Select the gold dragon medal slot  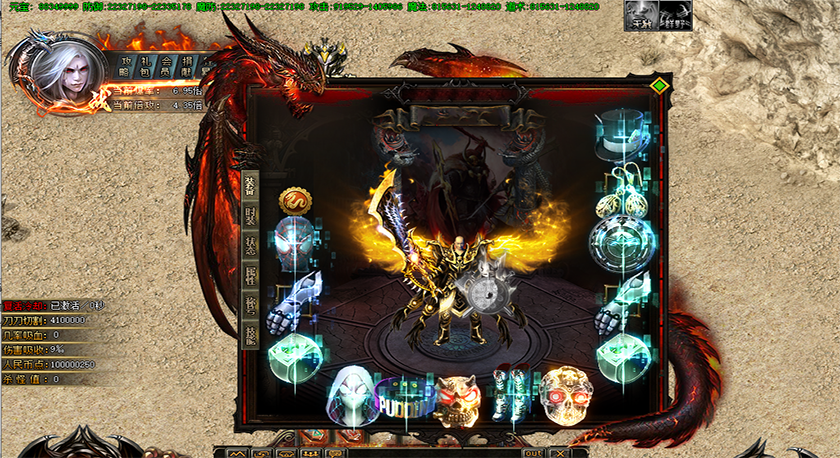pos(295,200)
